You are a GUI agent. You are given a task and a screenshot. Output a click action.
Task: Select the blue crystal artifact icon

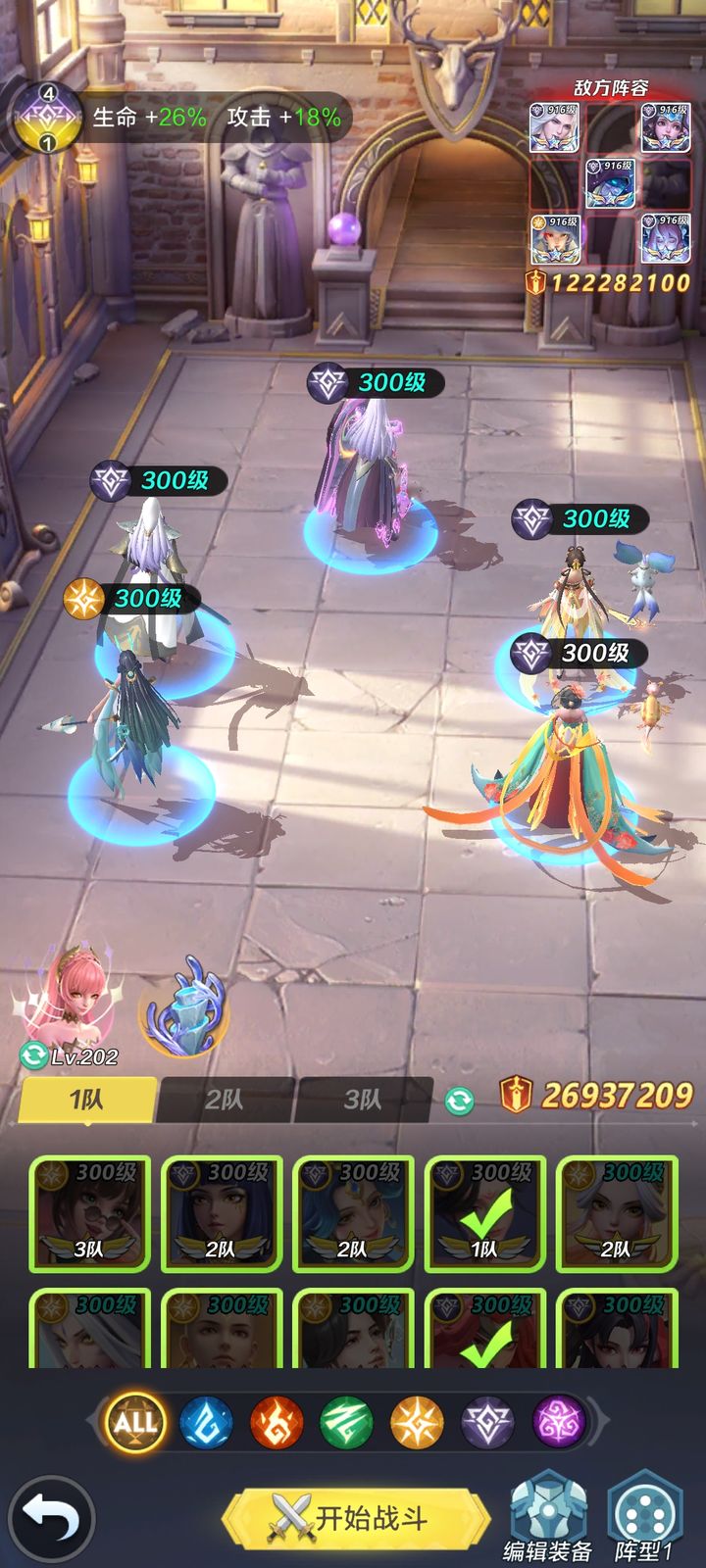186,1011
